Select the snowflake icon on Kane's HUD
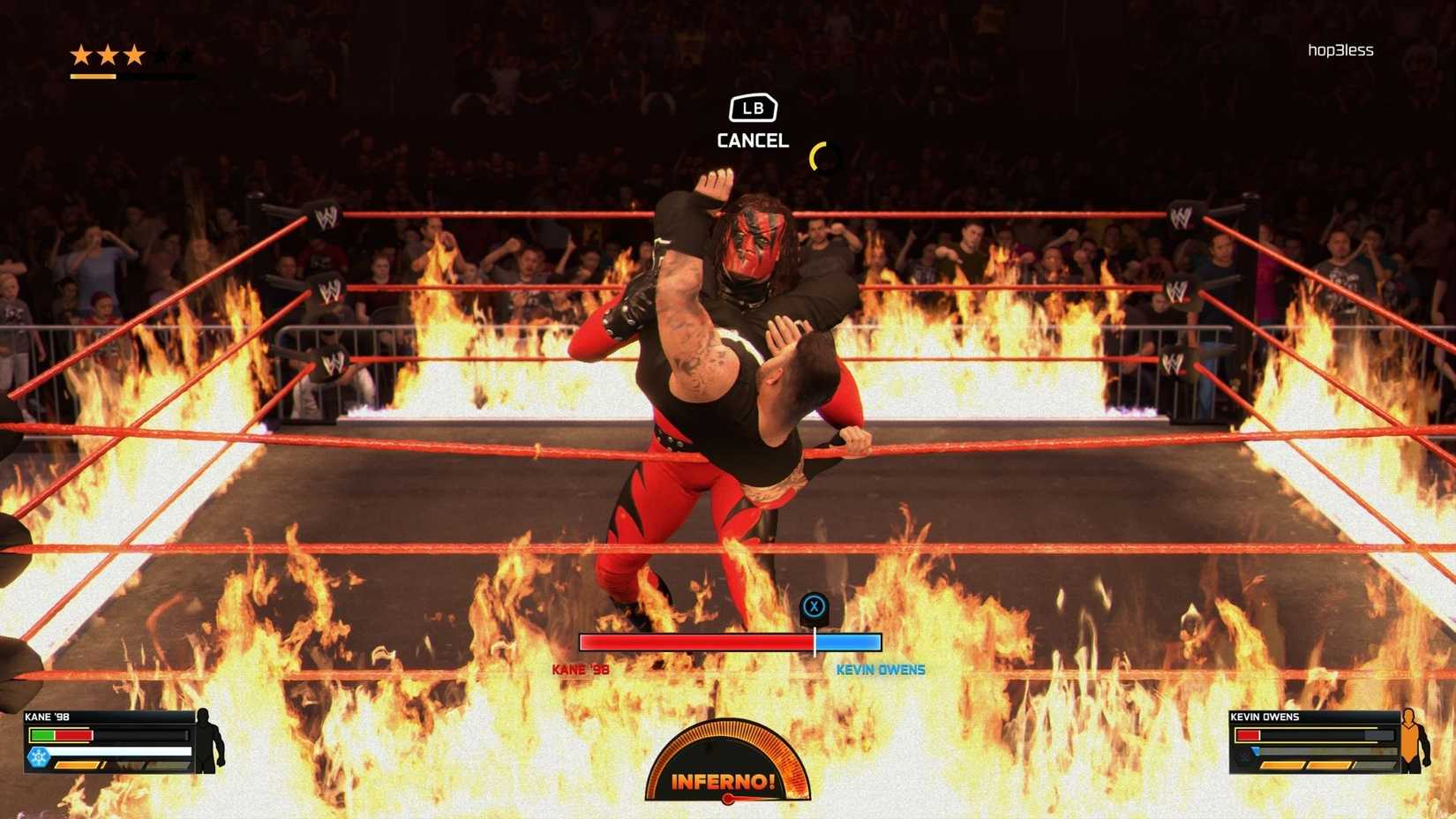Viewport: 1456px width, 819px height. 39,757
